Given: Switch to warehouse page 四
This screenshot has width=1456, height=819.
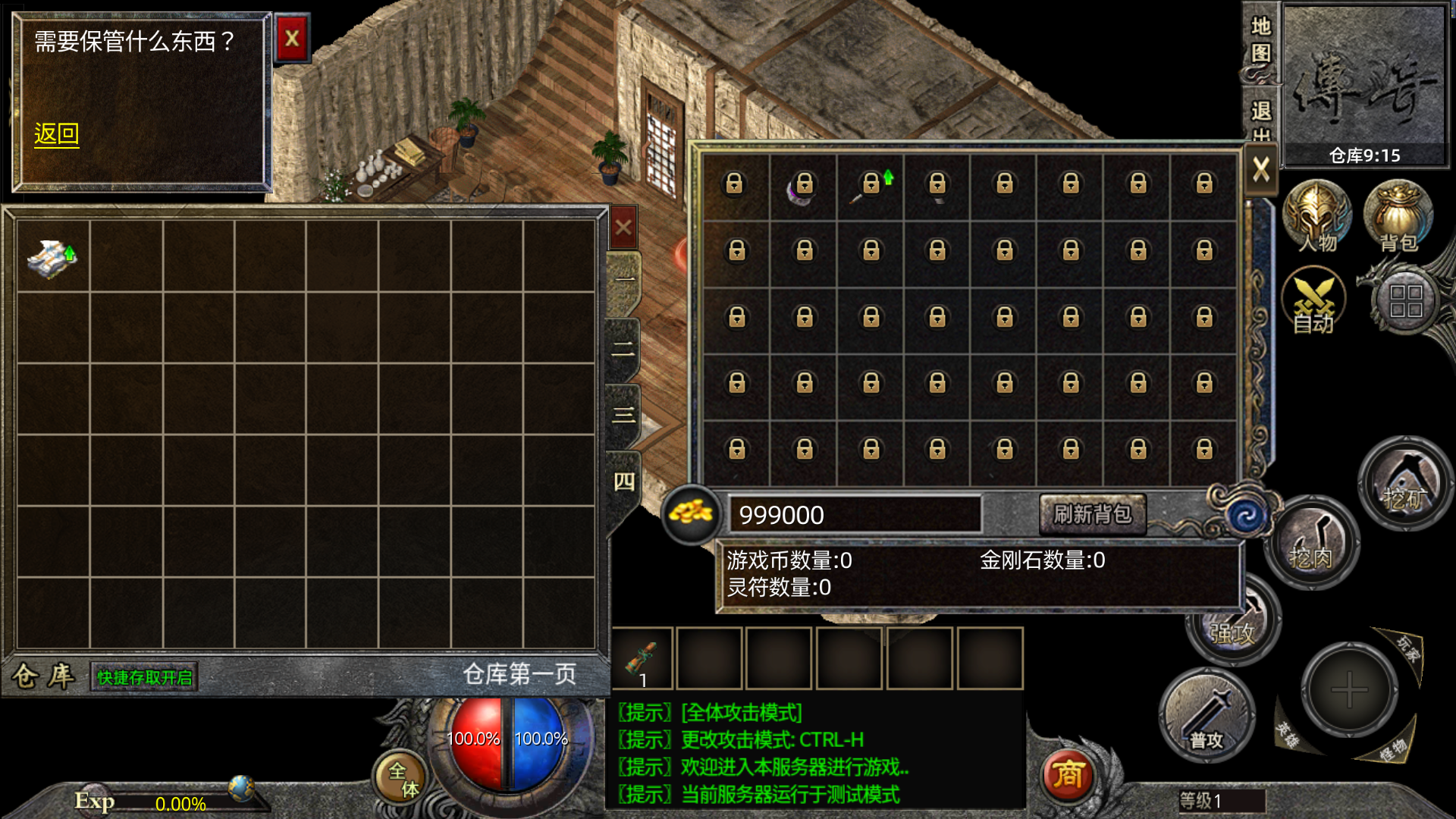Looking at the screenshot, I should 623,482.
